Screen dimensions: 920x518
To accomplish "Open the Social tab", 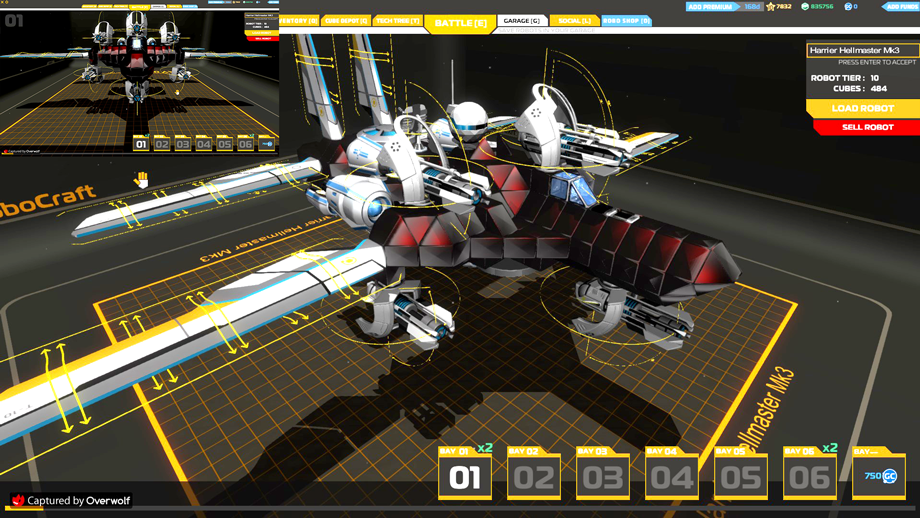I will click(x=574, y=21).
